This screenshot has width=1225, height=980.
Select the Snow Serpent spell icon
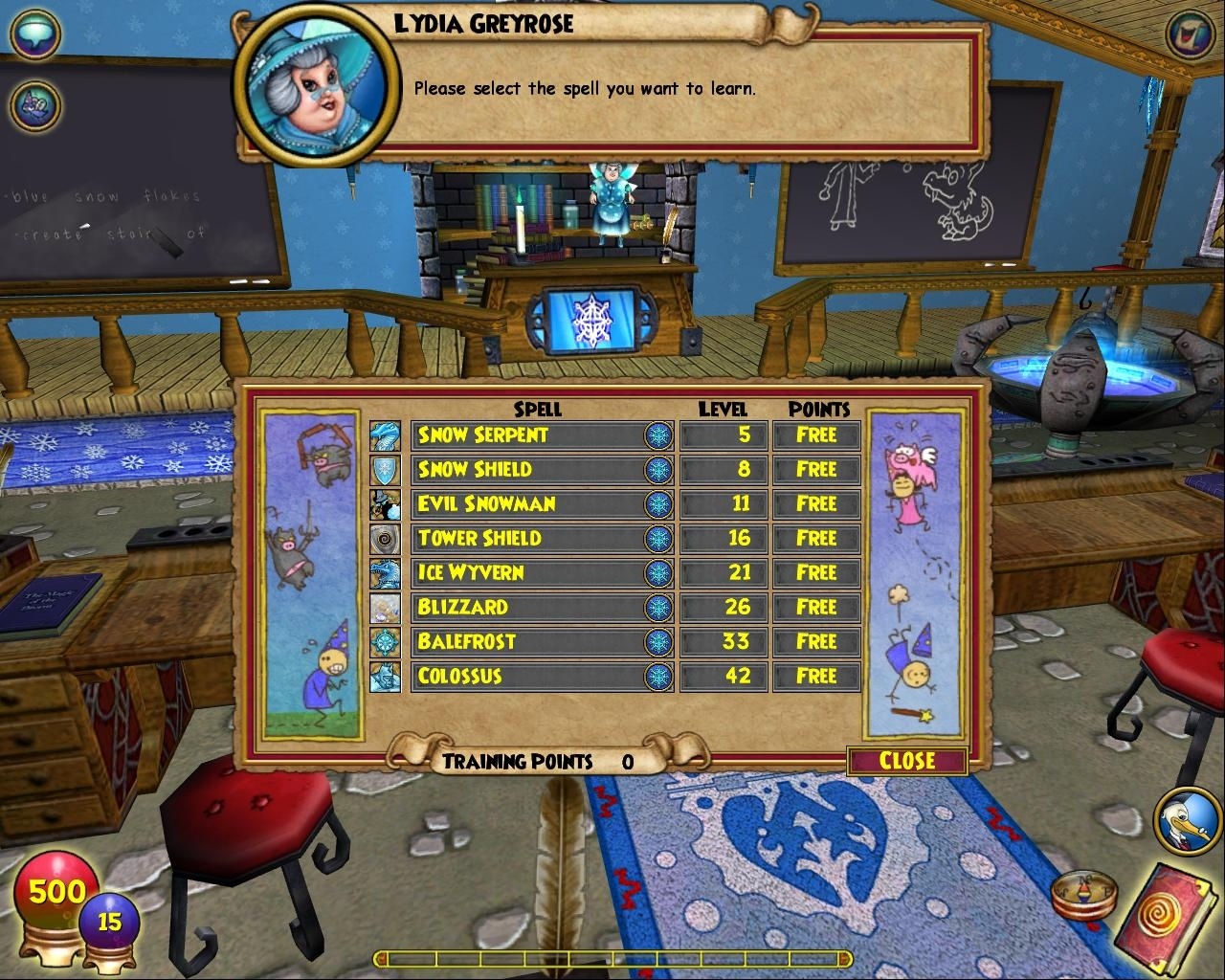[x=386, y=435]
